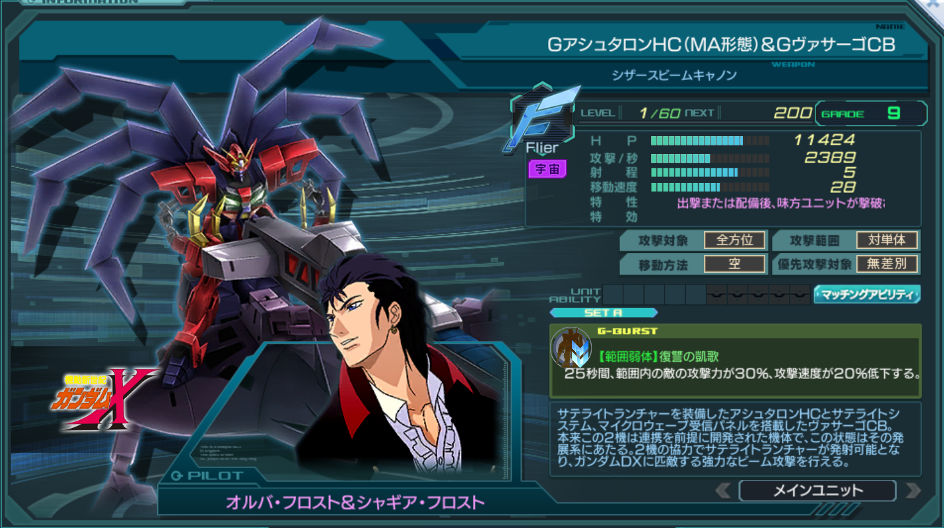Click the right arrow beside メインユニット
This screenshot has height=528, width=944.
click(x=911, y=490)
